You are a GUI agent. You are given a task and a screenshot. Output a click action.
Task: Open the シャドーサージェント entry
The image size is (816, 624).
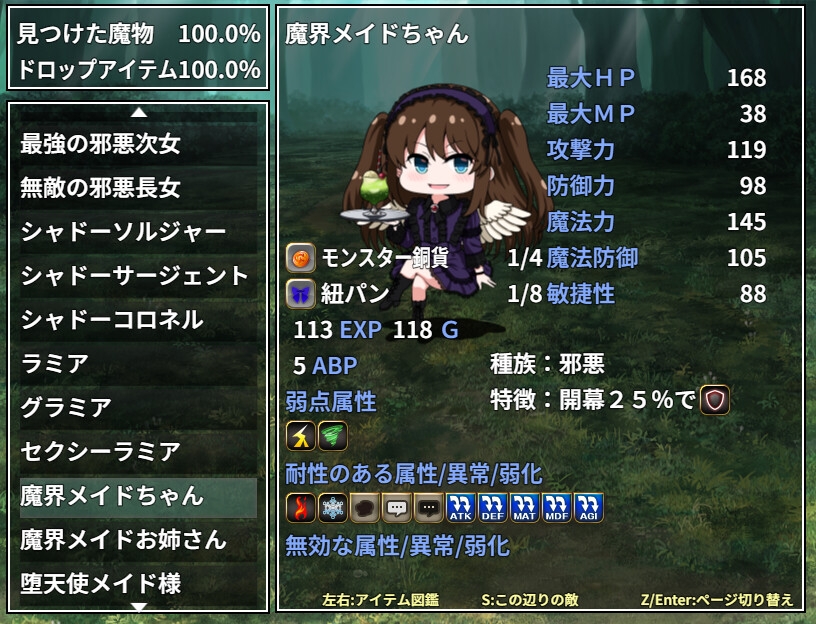[x=138, y=276]
